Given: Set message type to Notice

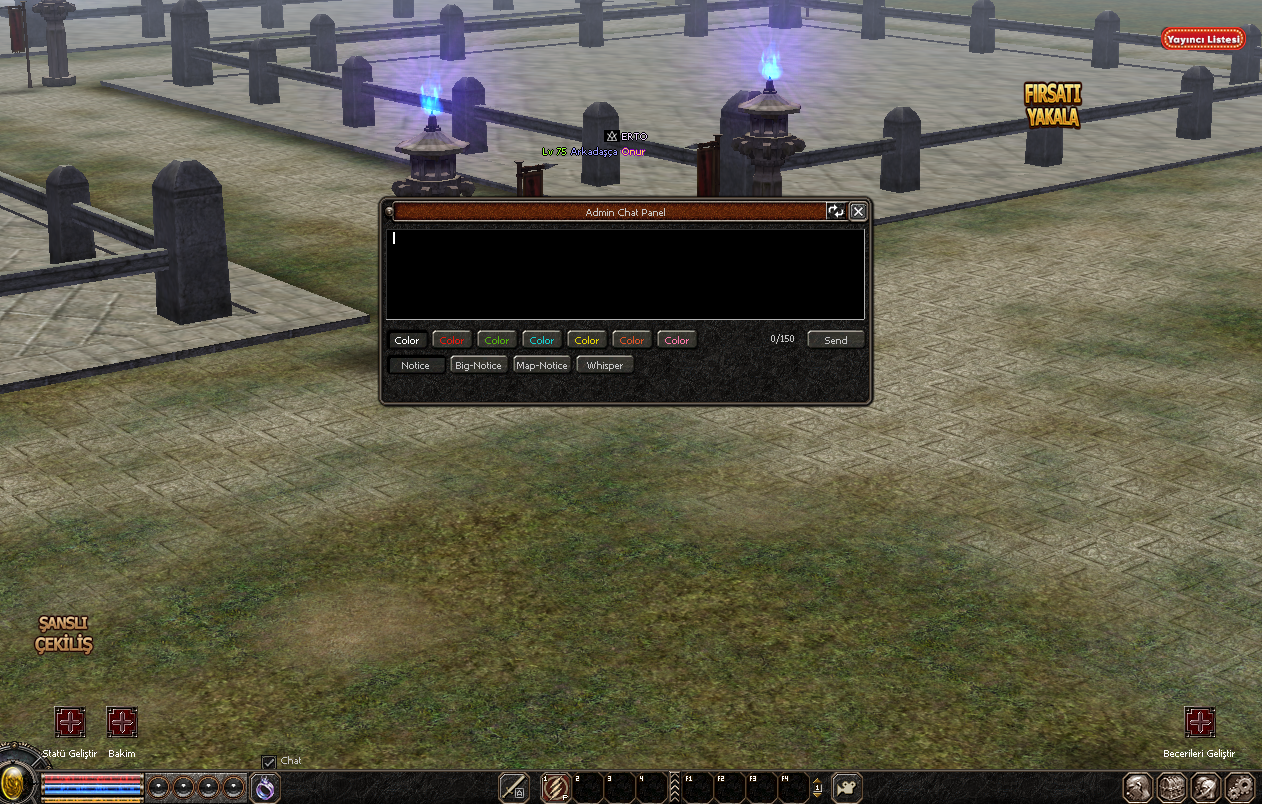Looking at the screenshot, I should [x=415, y=365].
